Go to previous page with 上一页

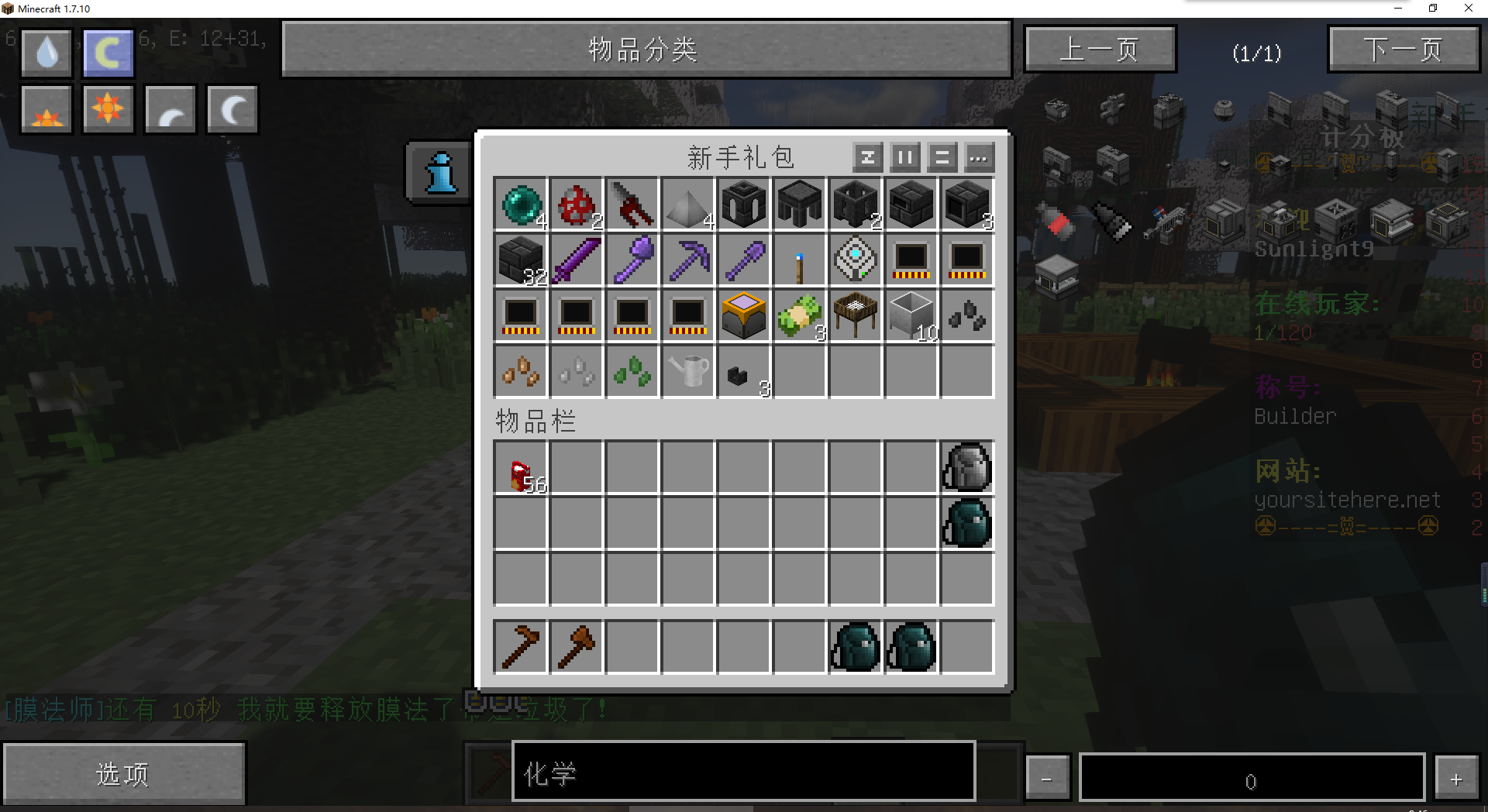click(1100, 50)
